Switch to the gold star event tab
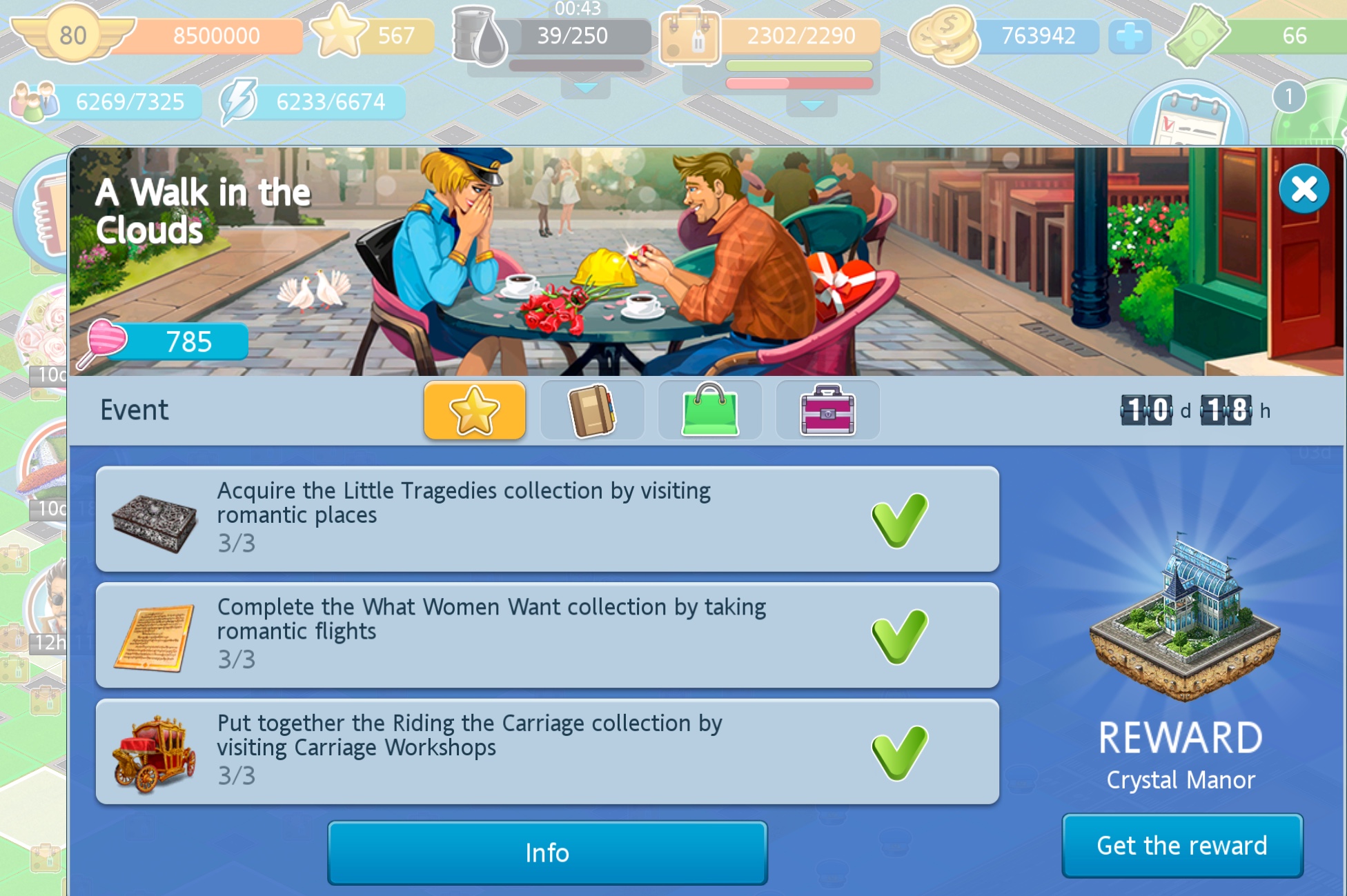The image size is (1347, 896). [x=475, y=410]
